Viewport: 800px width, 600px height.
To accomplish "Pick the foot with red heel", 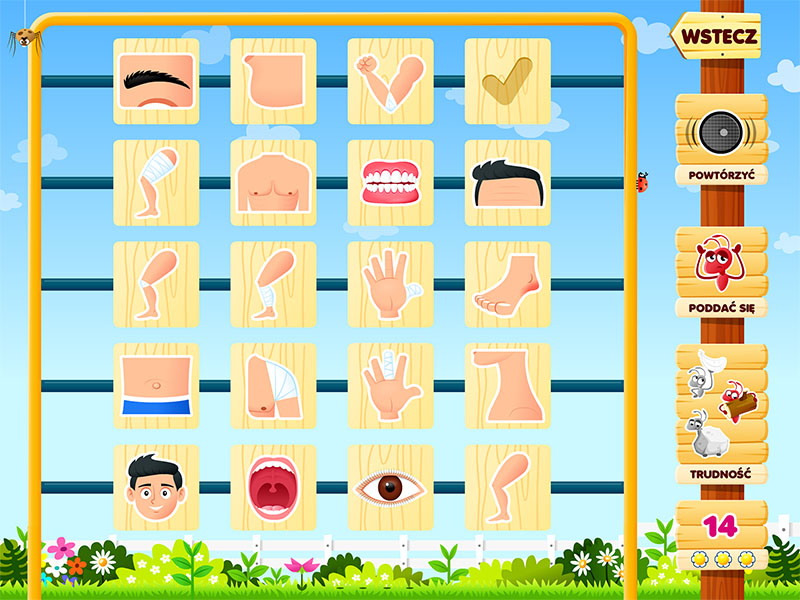I will 507,284.
